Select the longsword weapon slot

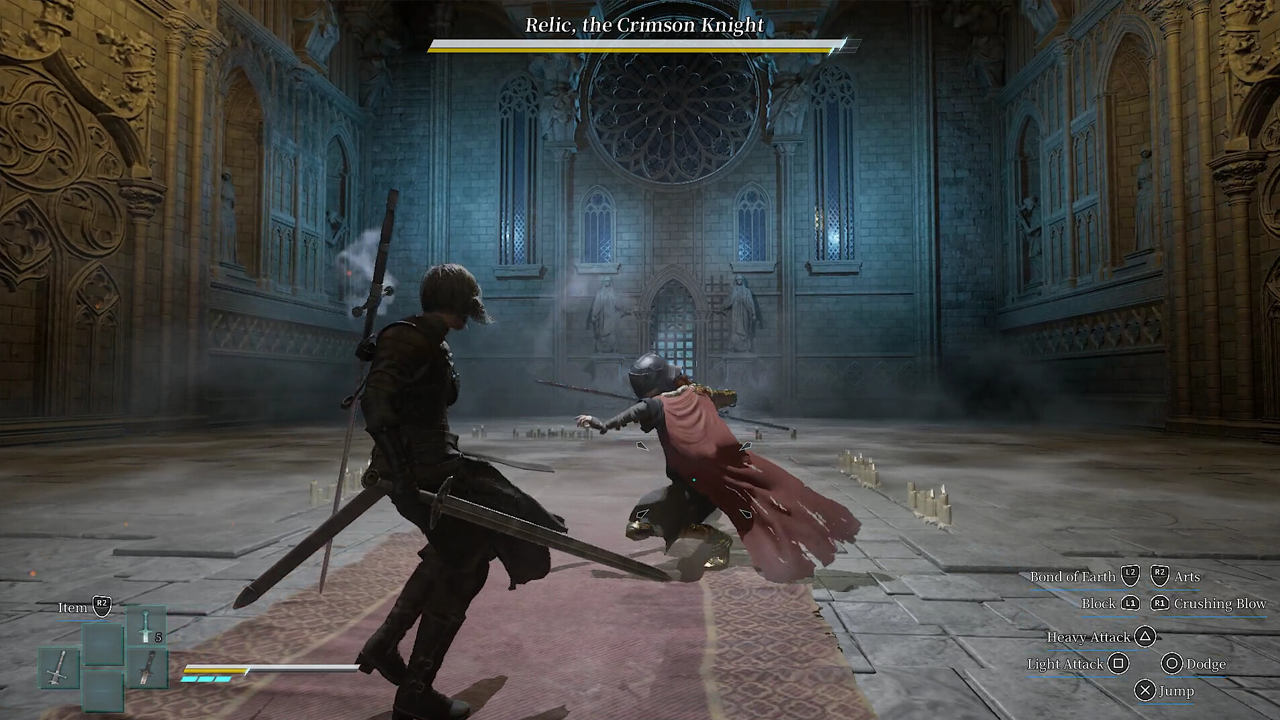[x=59, y=667]
